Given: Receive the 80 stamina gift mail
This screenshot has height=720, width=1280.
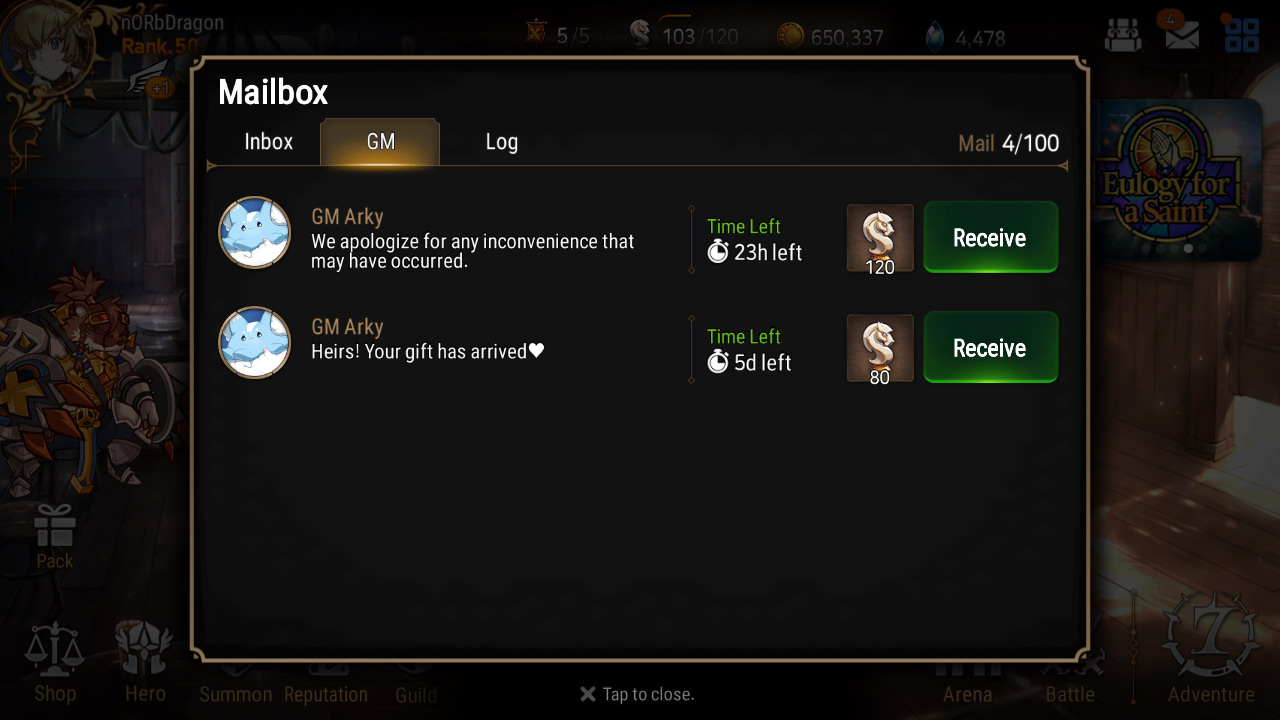Looking at the screenshot, I should [x=990, y=348].
